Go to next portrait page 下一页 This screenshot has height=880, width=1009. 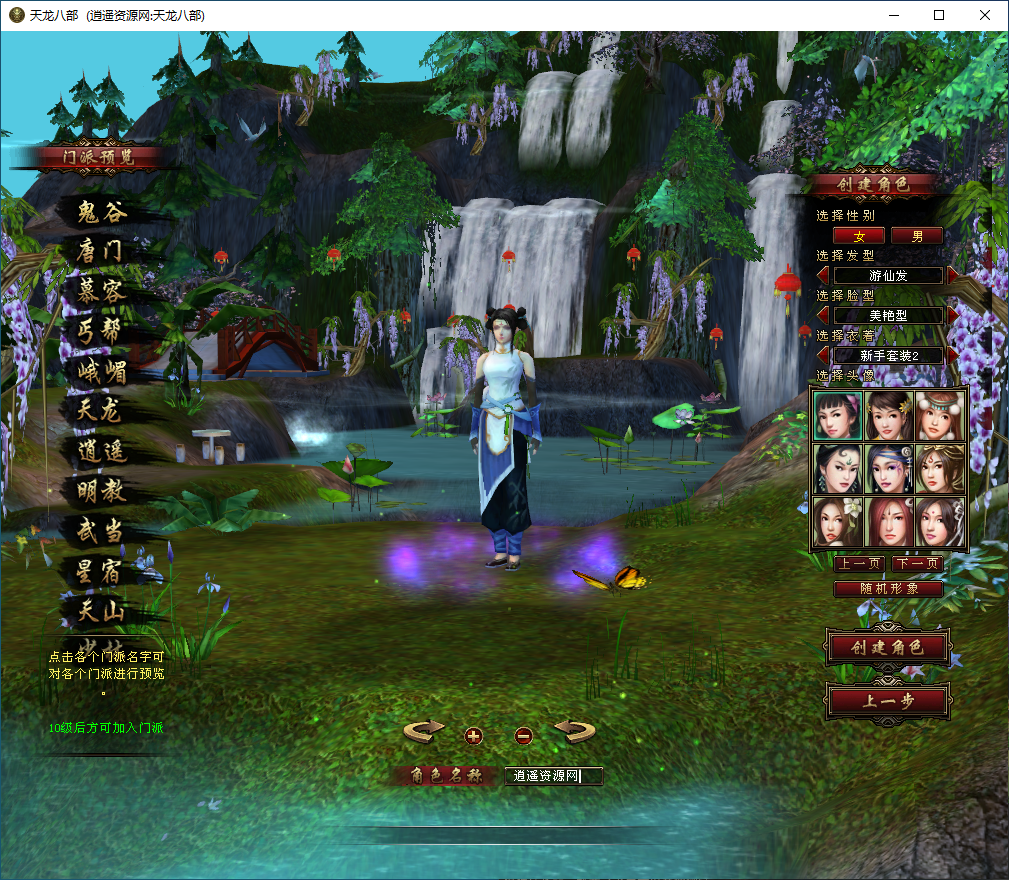tap(917, 564)
